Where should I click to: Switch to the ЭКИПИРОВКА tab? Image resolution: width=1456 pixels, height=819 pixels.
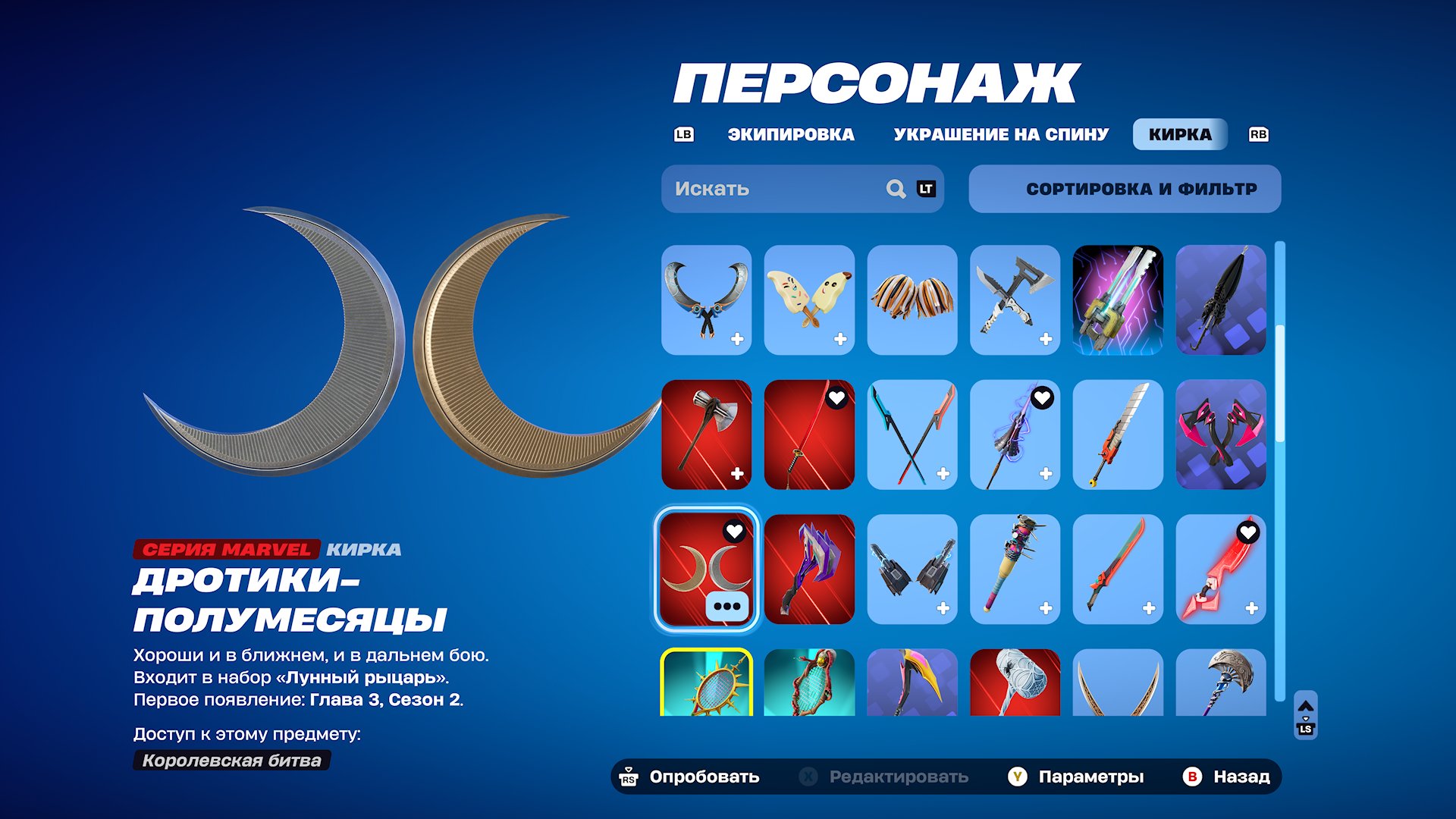pyautogui.click(x=790, y=134)
